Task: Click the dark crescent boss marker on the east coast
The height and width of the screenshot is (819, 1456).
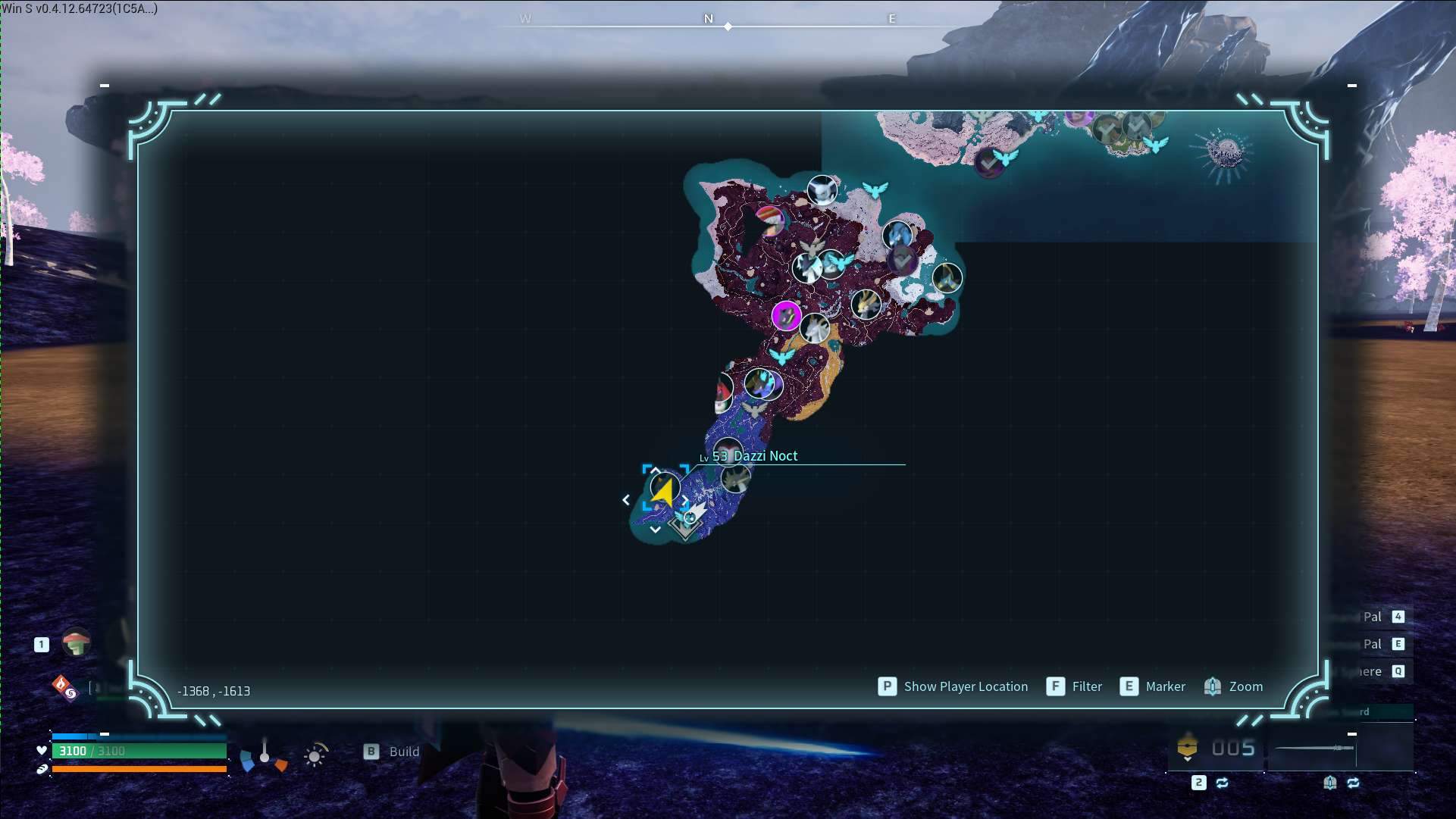Action: coord(947,277)
